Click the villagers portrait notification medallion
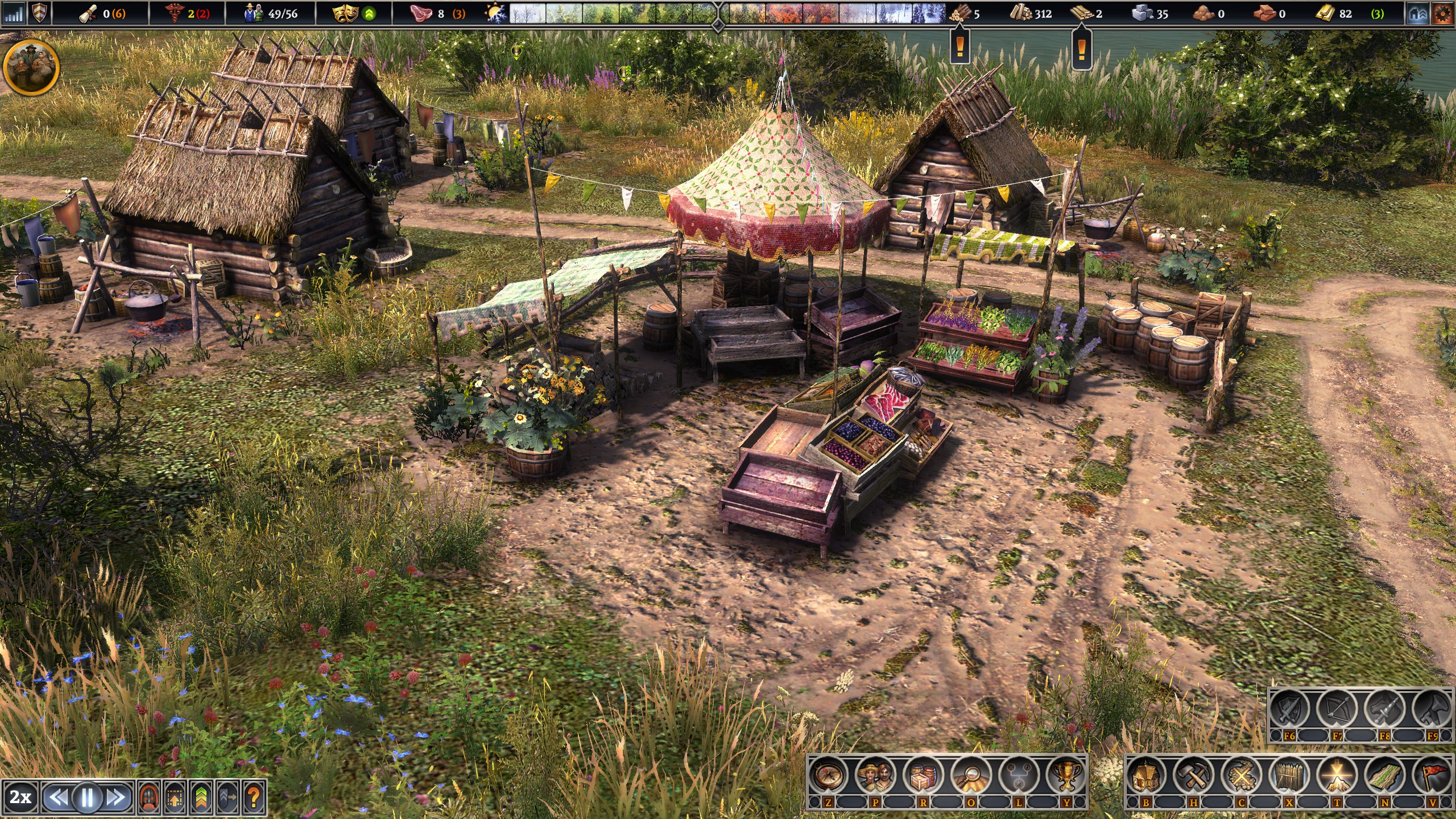 [31, 67]
